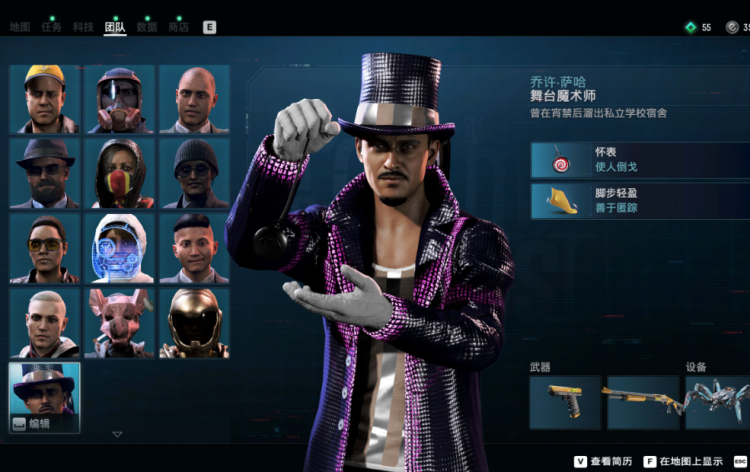Open the 任务 (Missions) tab
The width and height of the screenshot is (750, 472).
click(x=51, y=27)
